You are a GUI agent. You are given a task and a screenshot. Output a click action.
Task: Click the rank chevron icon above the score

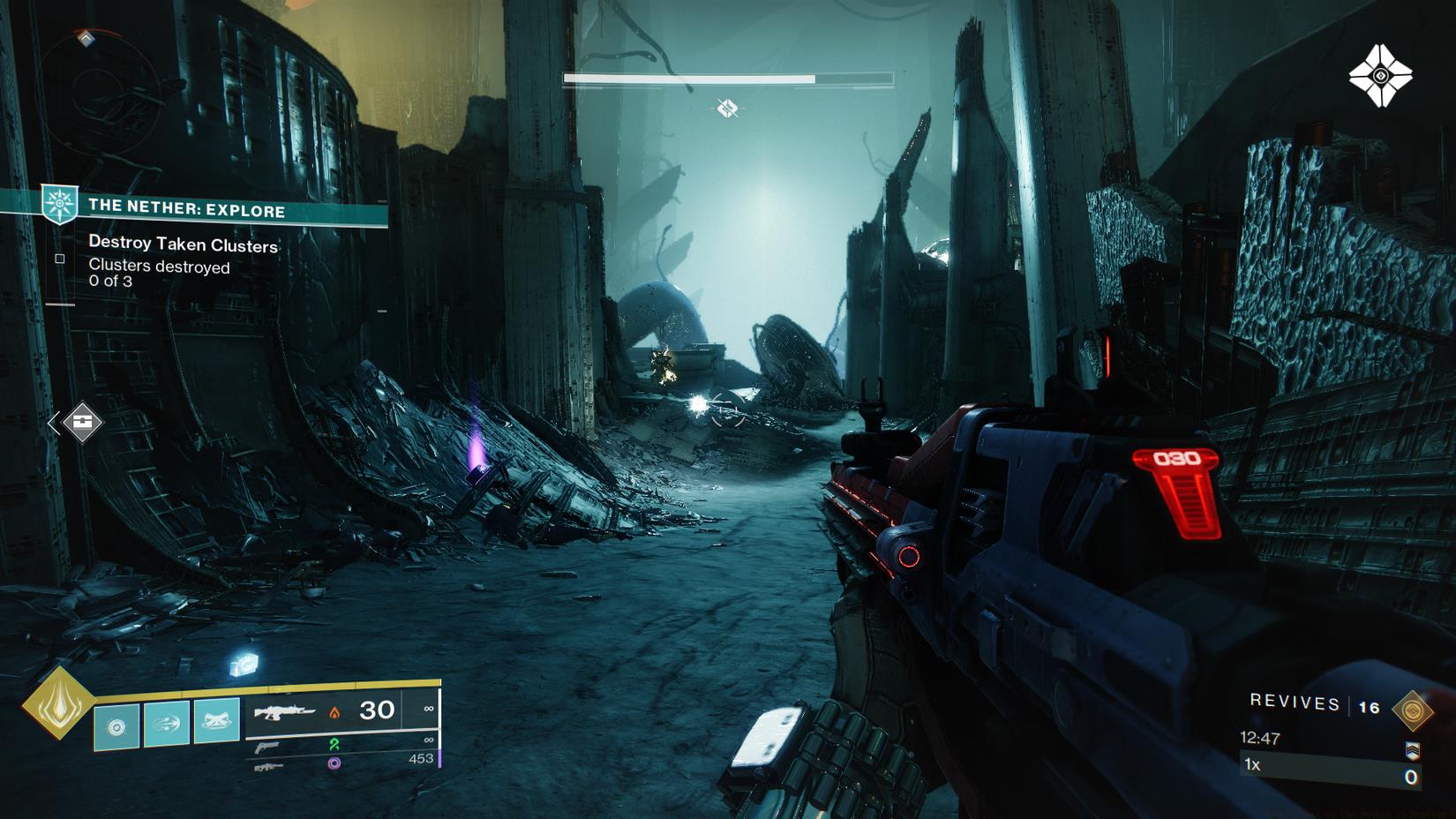(1413, 751)
